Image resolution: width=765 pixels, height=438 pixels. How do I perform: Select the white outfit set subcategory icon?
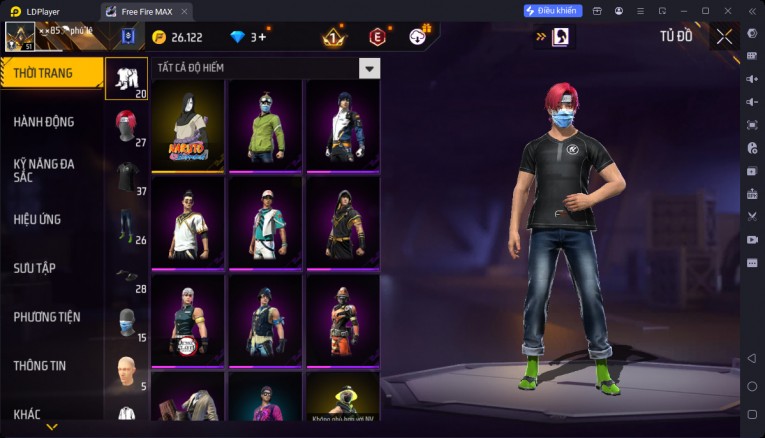(126, 78)
